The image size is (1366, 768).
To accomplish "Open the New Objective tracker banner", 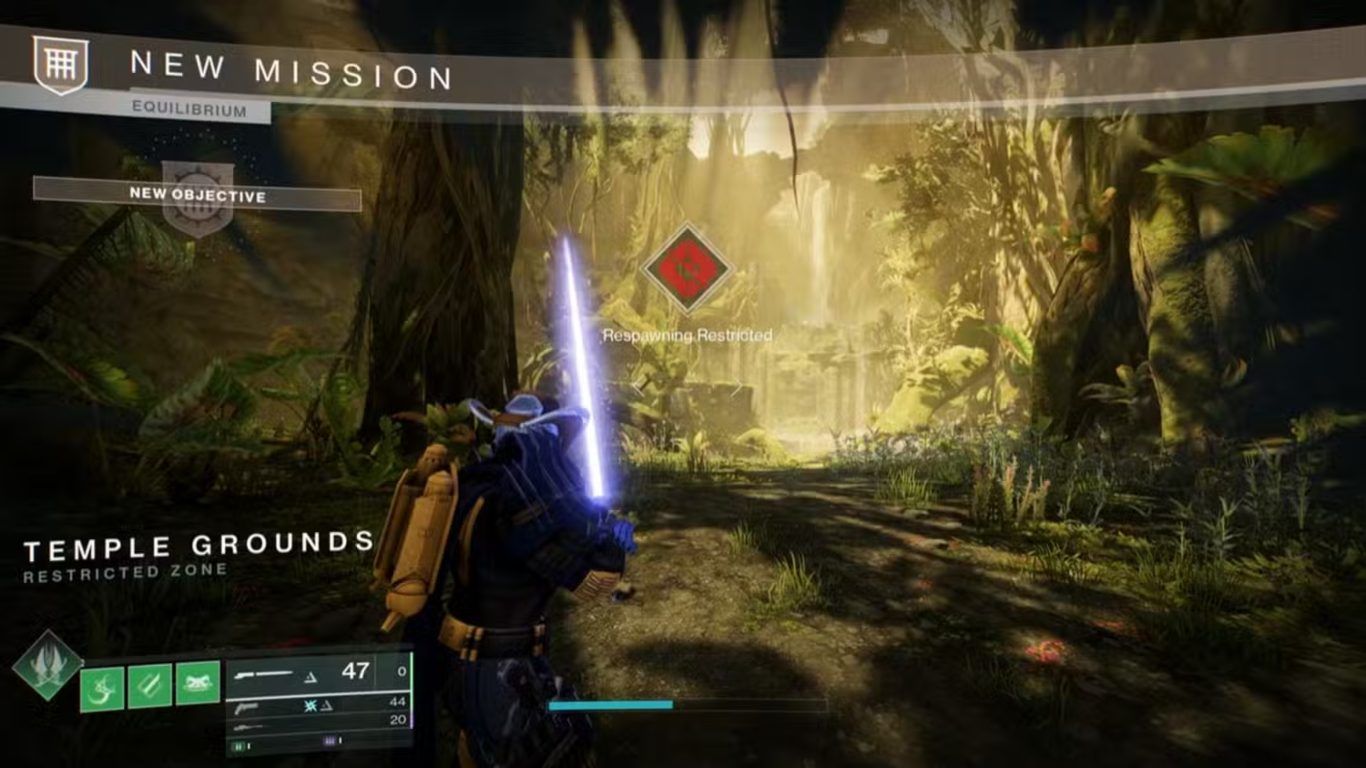I will tap(197, 195).
